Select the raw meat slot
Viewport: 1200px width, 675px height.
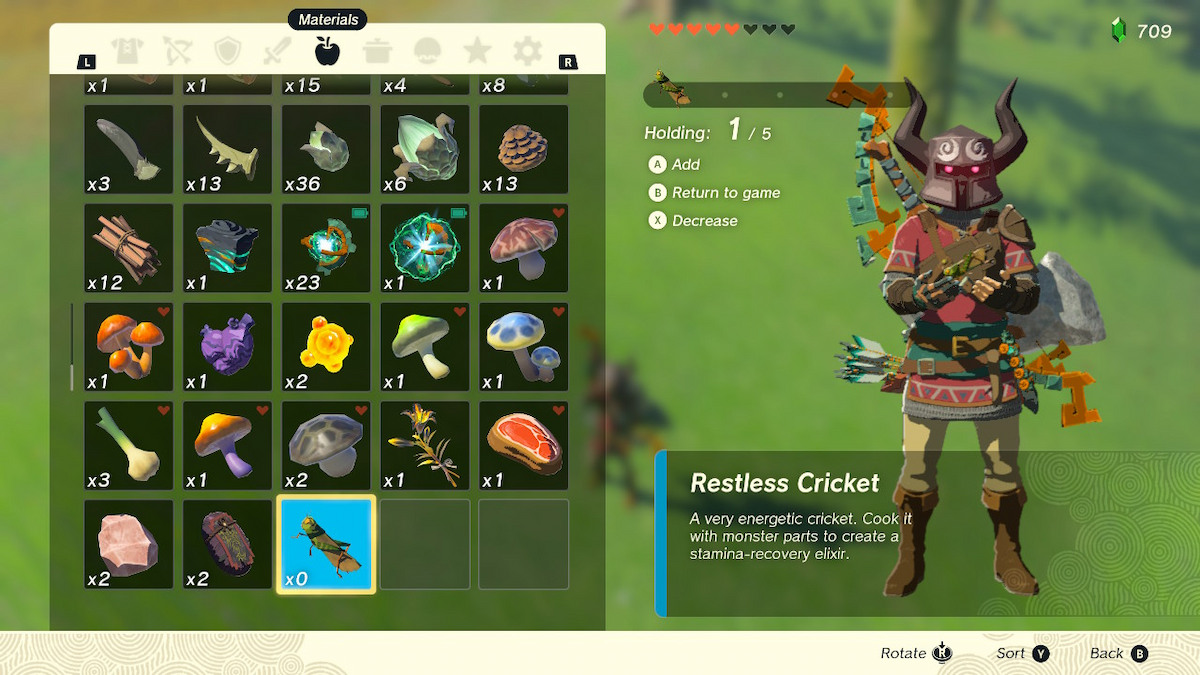click(x=523, y=446)
